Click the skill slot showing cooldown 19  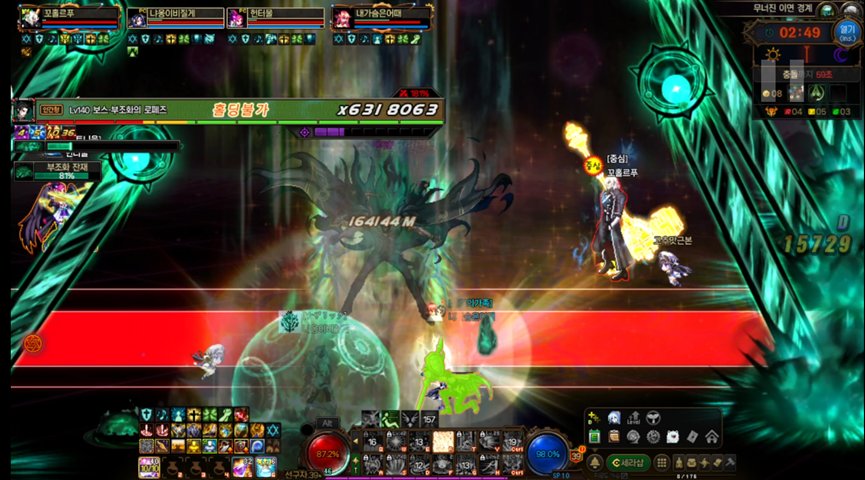[x=513, y=441]
